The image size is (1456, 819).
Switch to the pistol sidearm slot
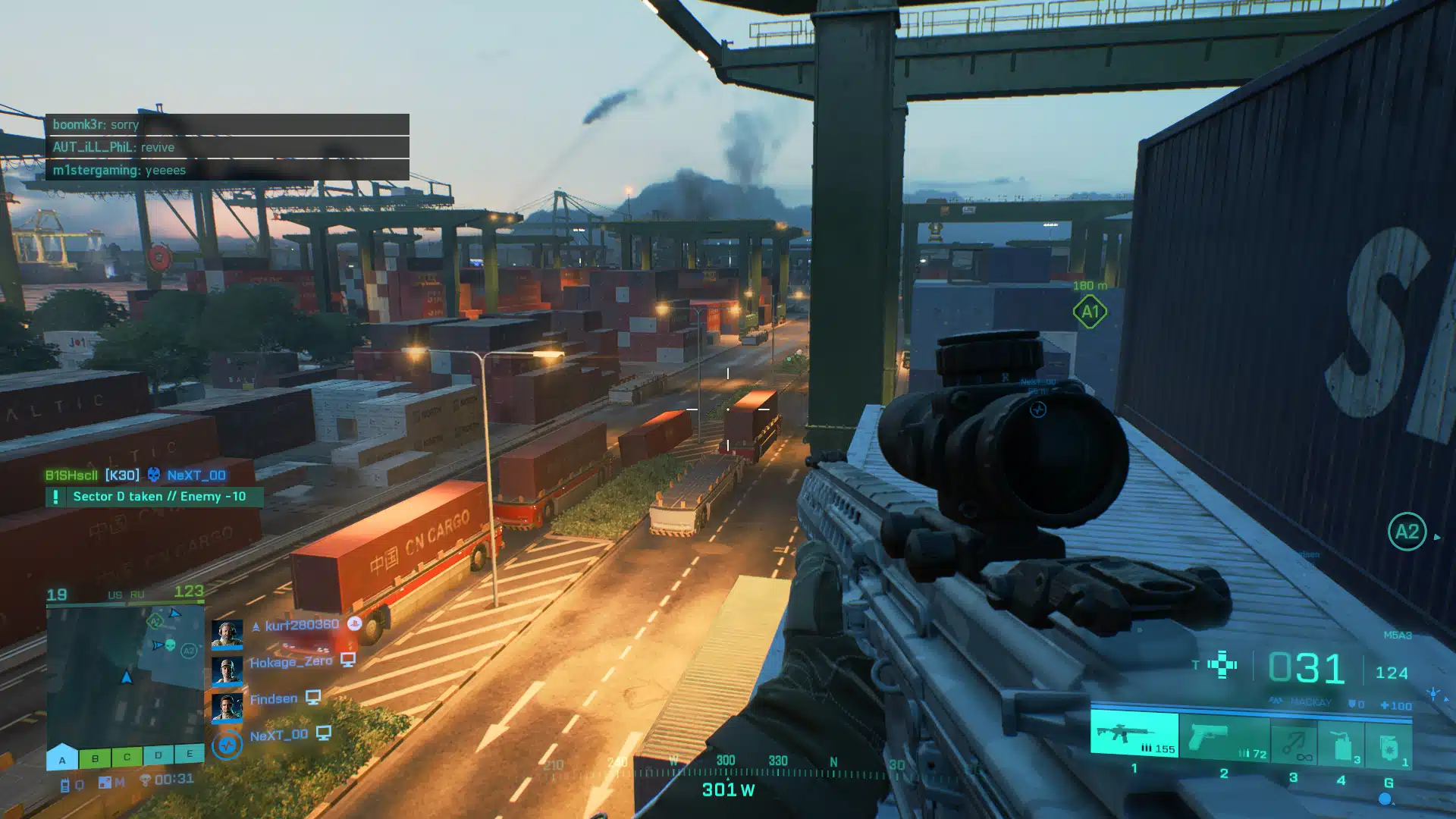[x=1223, y=738]
